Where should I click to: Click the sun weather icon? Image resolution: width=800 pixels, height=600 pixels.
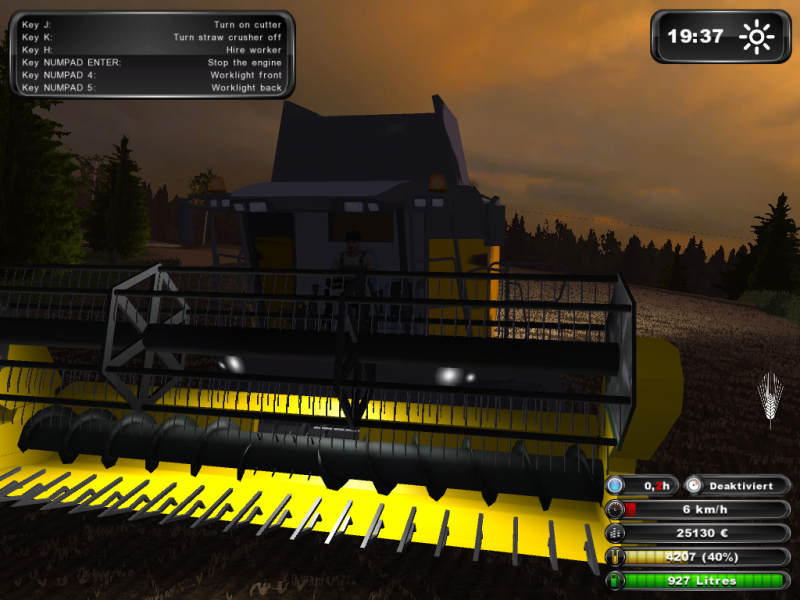[756, 37]
